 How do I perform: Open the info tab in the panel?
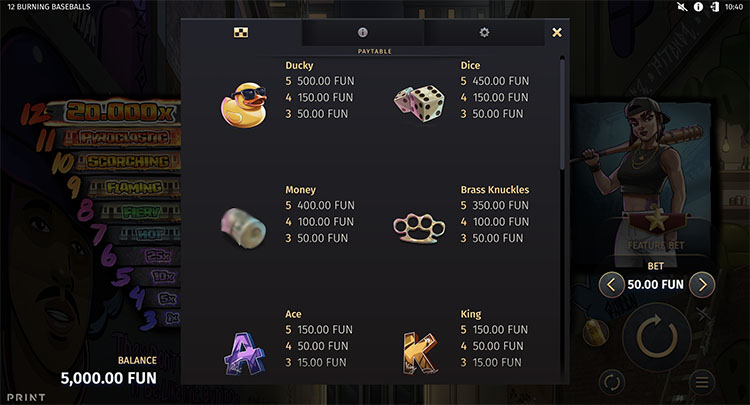pos(363,32)
